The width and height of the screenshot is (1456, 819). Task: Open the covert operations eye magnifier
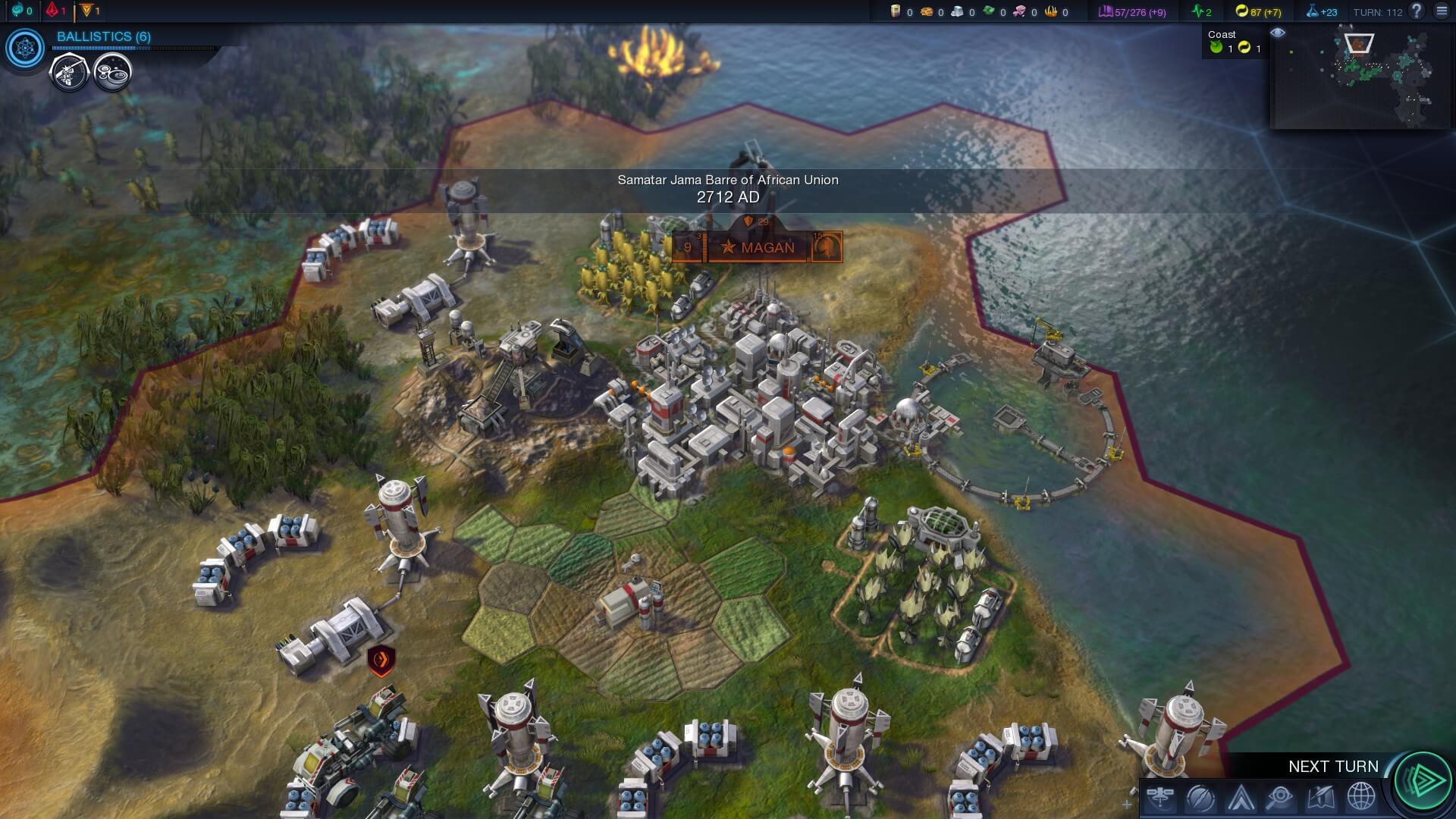tap(1280, 798)
